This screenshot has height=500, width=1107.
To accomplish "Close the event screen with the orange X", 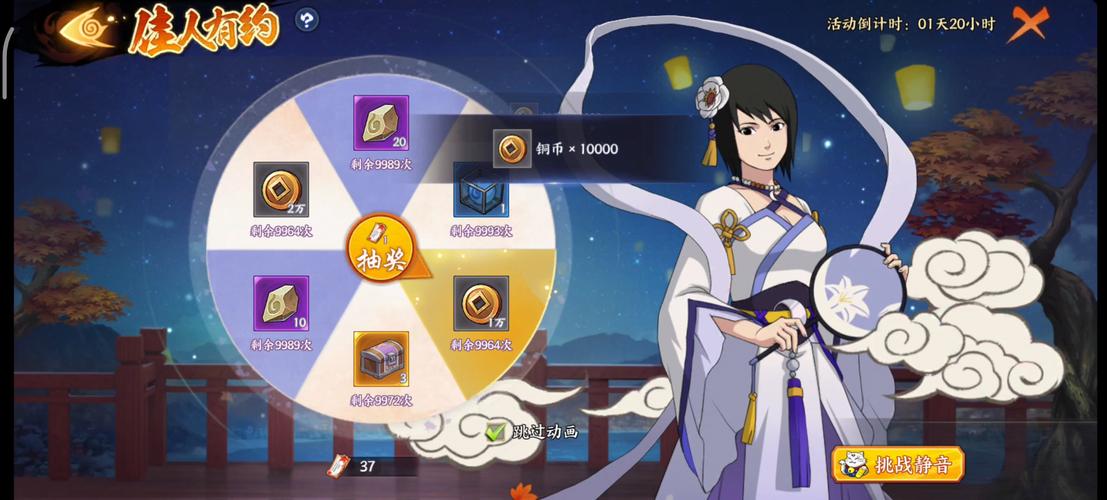I will pos(1027,22).
